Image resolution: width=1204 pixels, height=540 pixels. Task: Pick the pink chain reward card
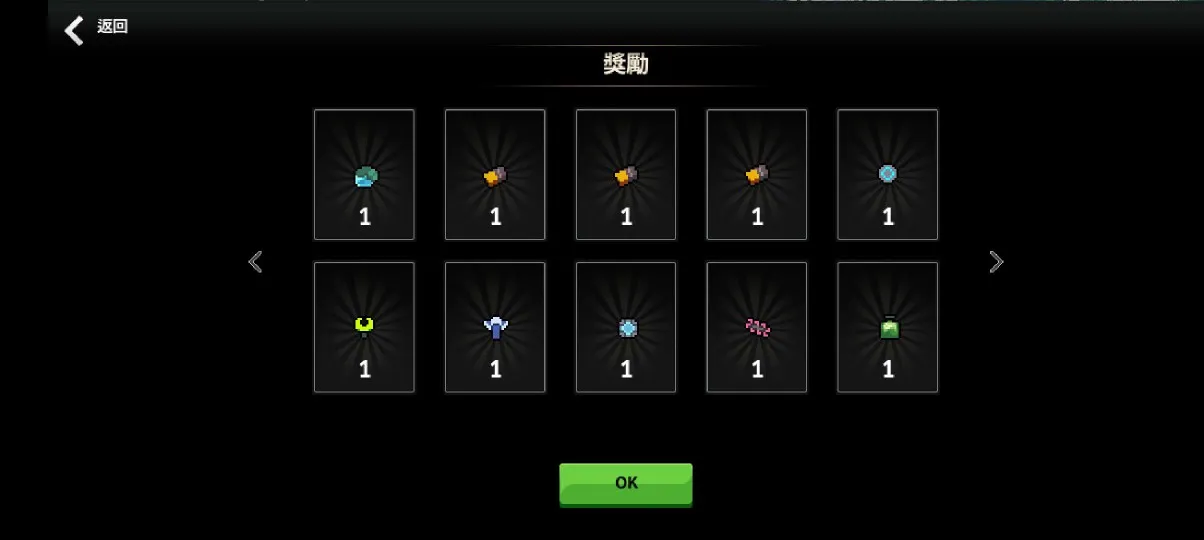[x=757, y=327]
